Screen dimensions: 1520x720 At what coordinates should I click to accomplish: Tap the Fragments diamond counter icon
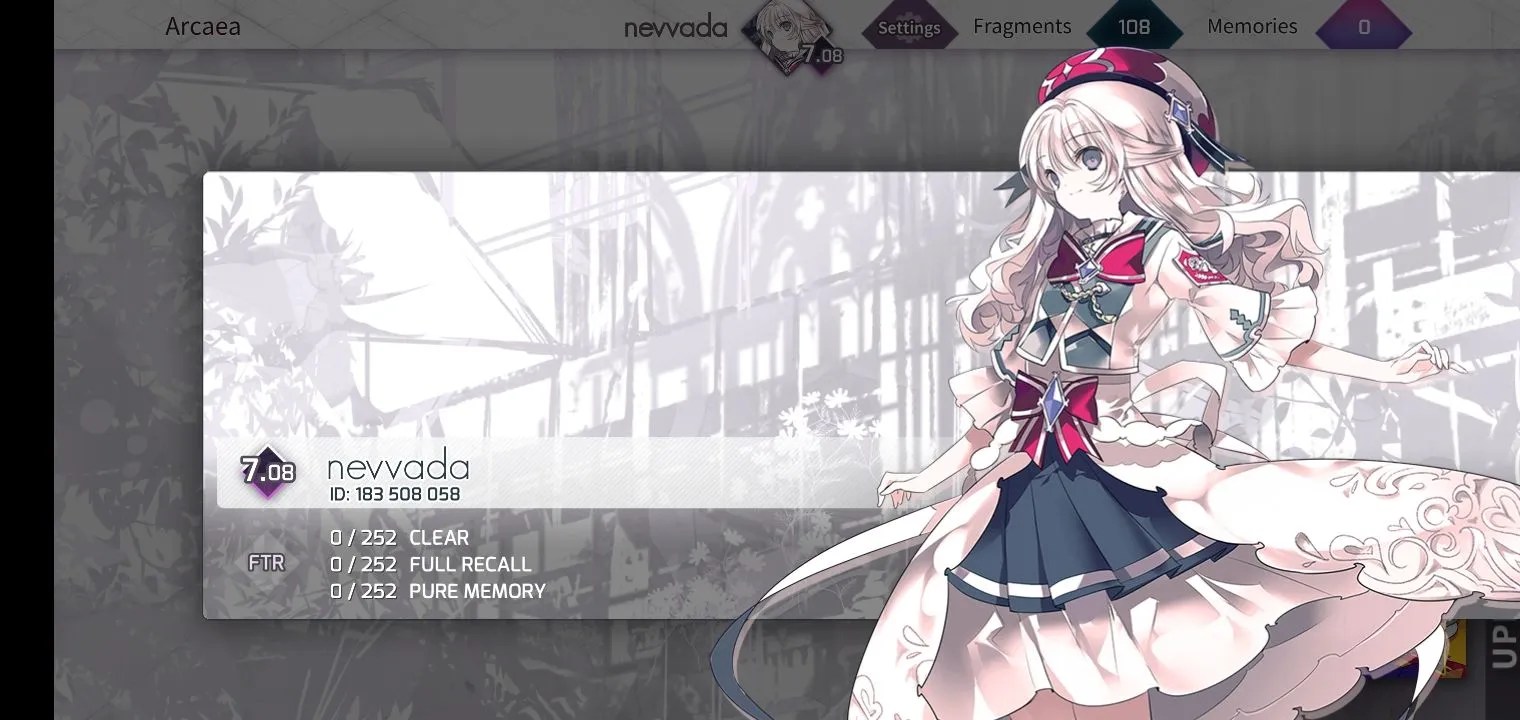pyautogui.click(x=1135, y=27)
